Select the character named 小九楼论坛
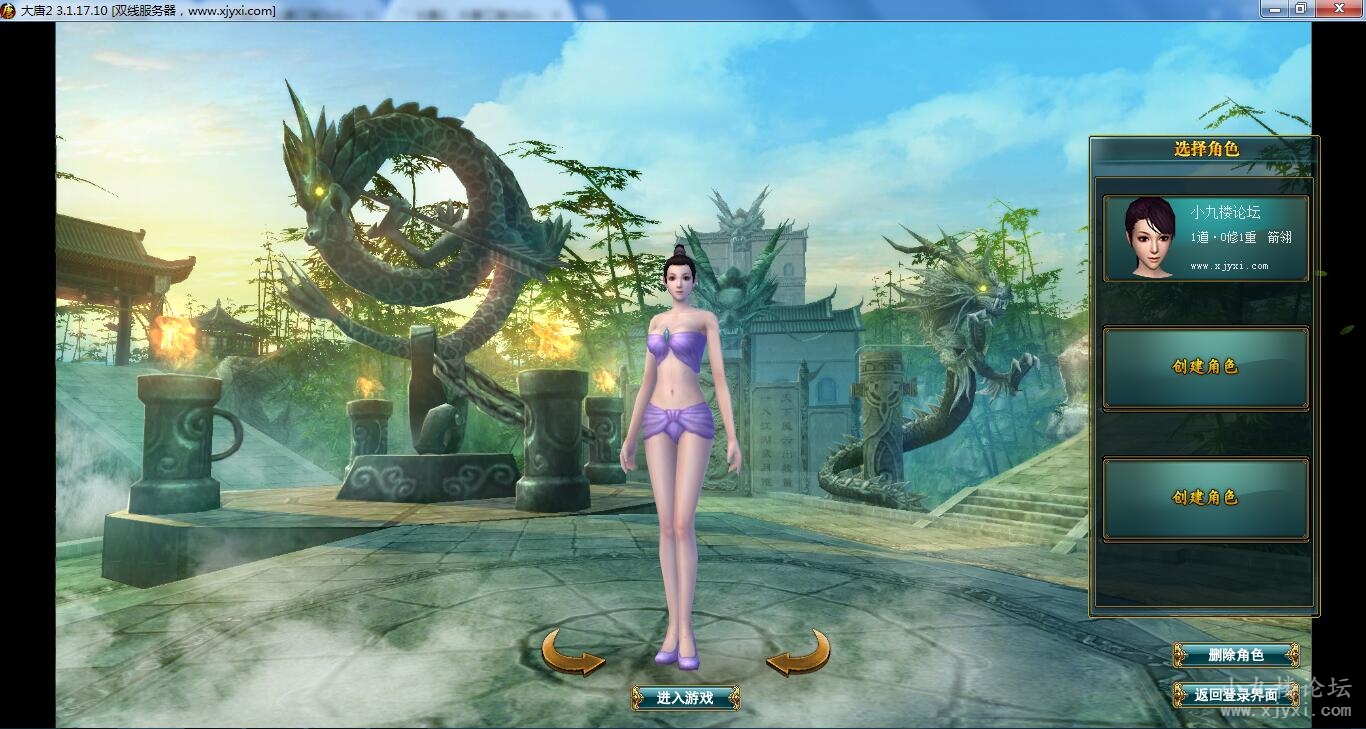The height and width of the screenshot is (729, 1366). (1205, 239)
